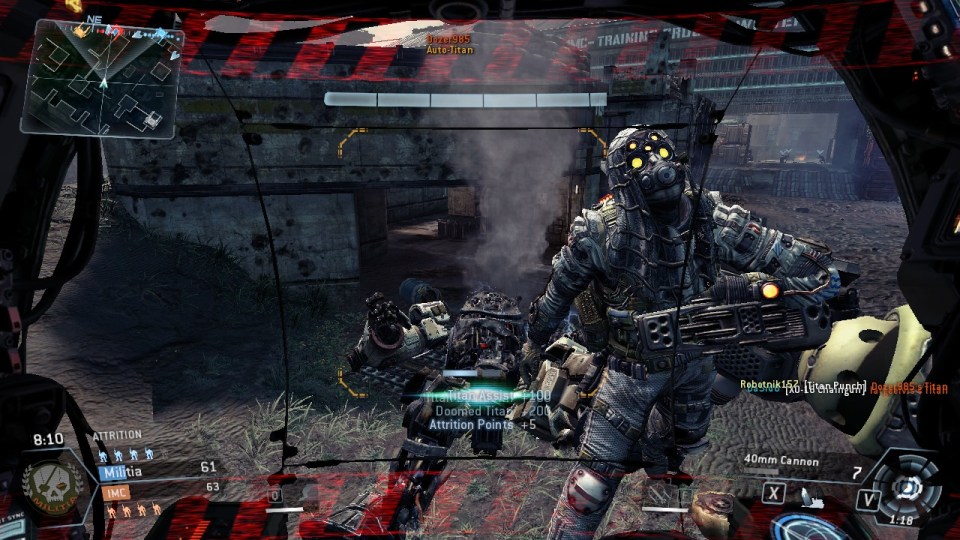Click the minimap radar display
This screenshot has height=540, width=960.
coord(102,80)
